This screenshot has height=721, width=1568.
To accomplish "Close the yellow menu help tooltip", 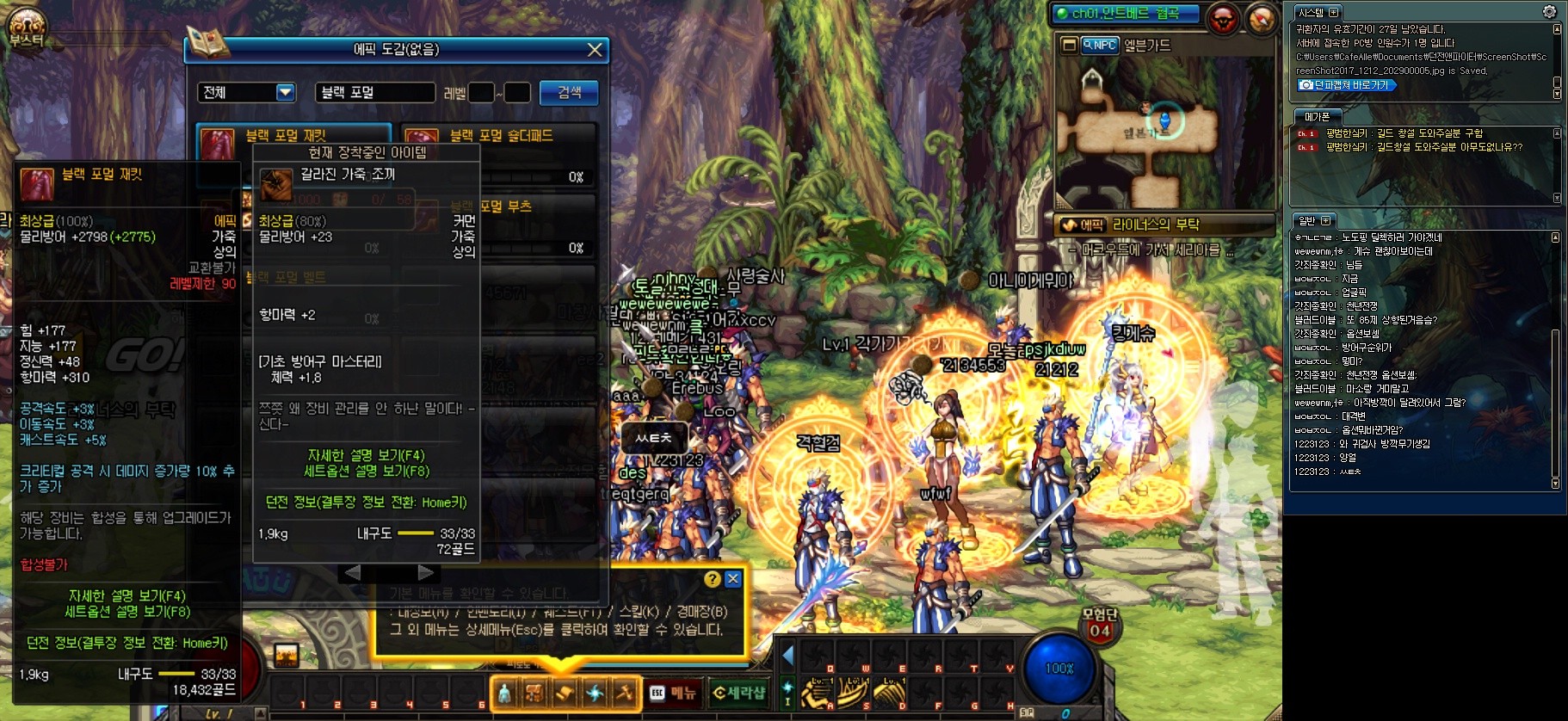I will (733, 579).
